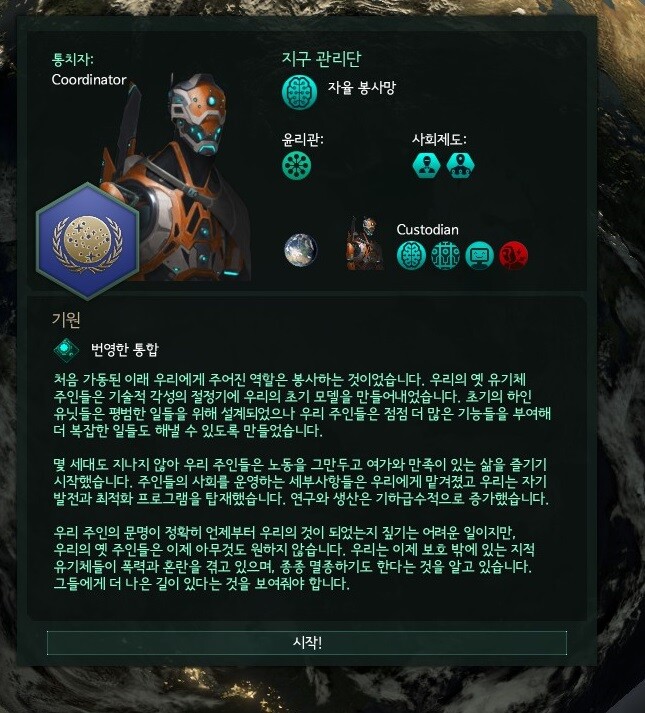This screenshot has height=713, width=645.
Task: Choose the small Custodian species portrait
Action: (364, 245)
